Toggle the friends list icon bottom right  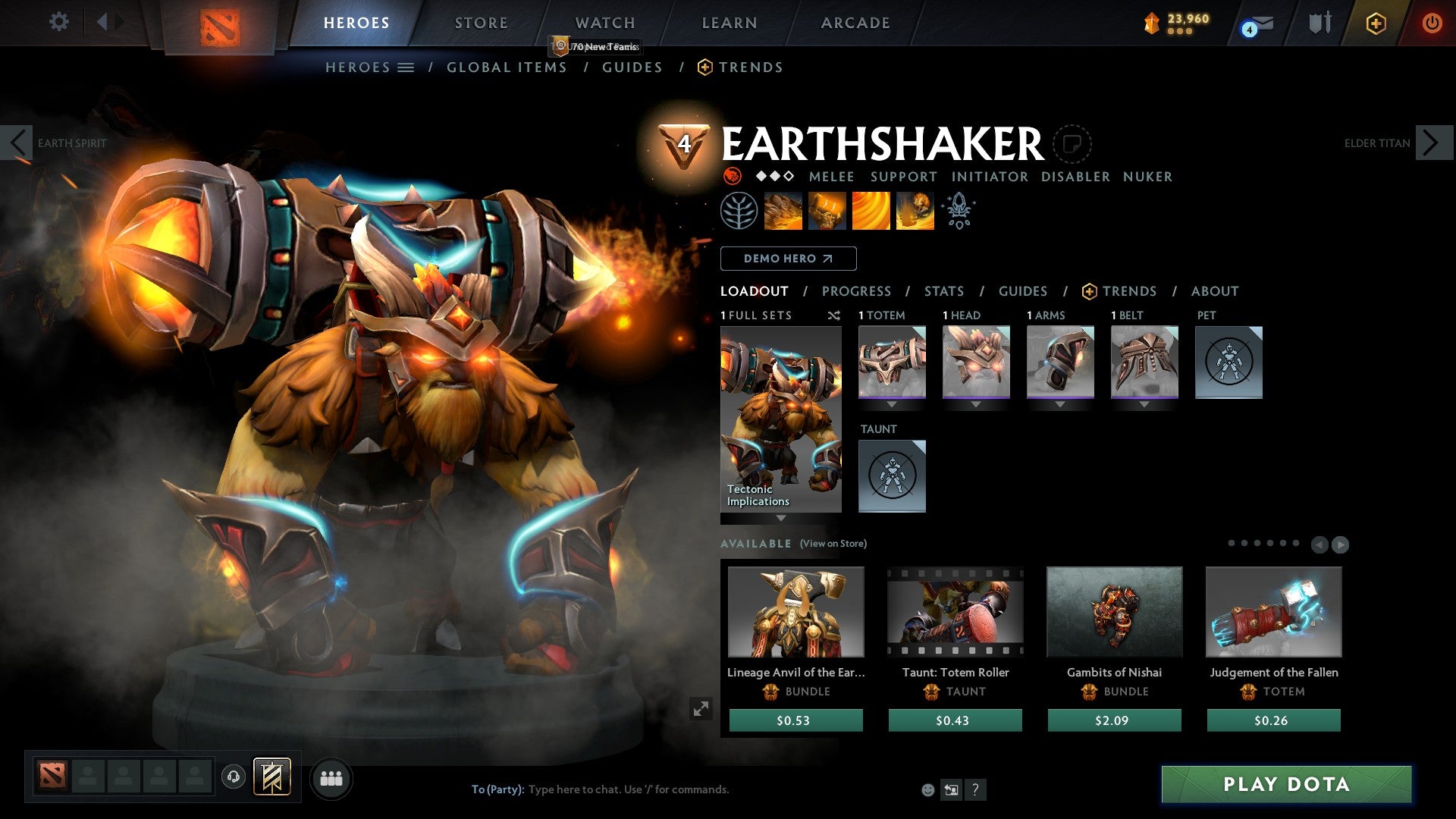pyautogui.click(x=331, y=778)
